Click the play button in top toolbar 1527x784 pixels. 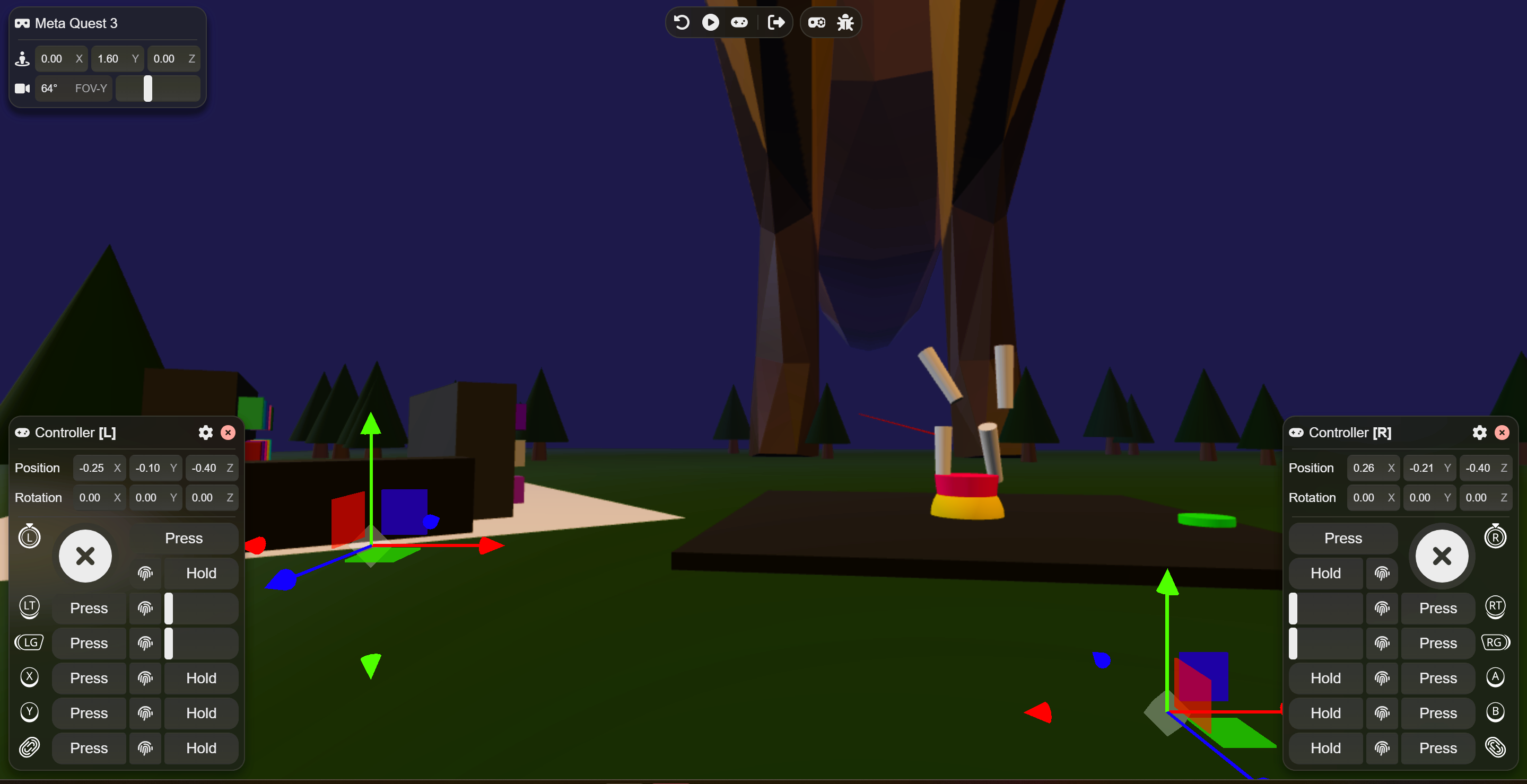tap(710, 22)
